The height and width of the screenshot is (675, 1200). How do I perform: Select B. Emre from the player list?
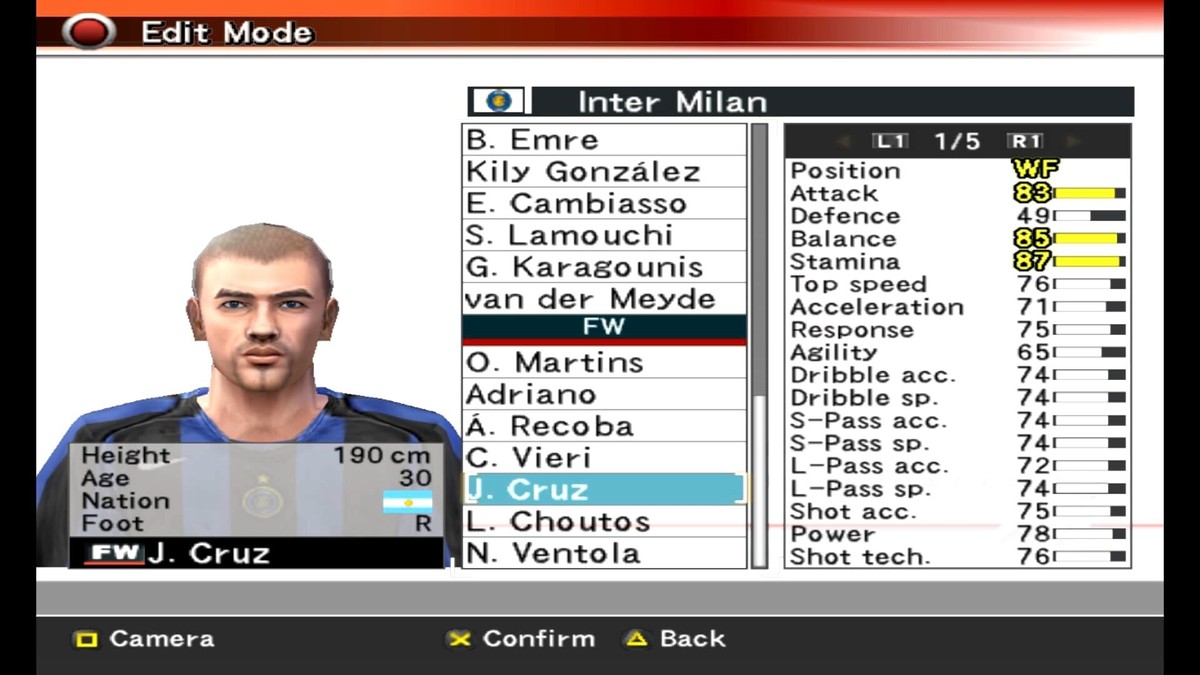click(604, 140)
